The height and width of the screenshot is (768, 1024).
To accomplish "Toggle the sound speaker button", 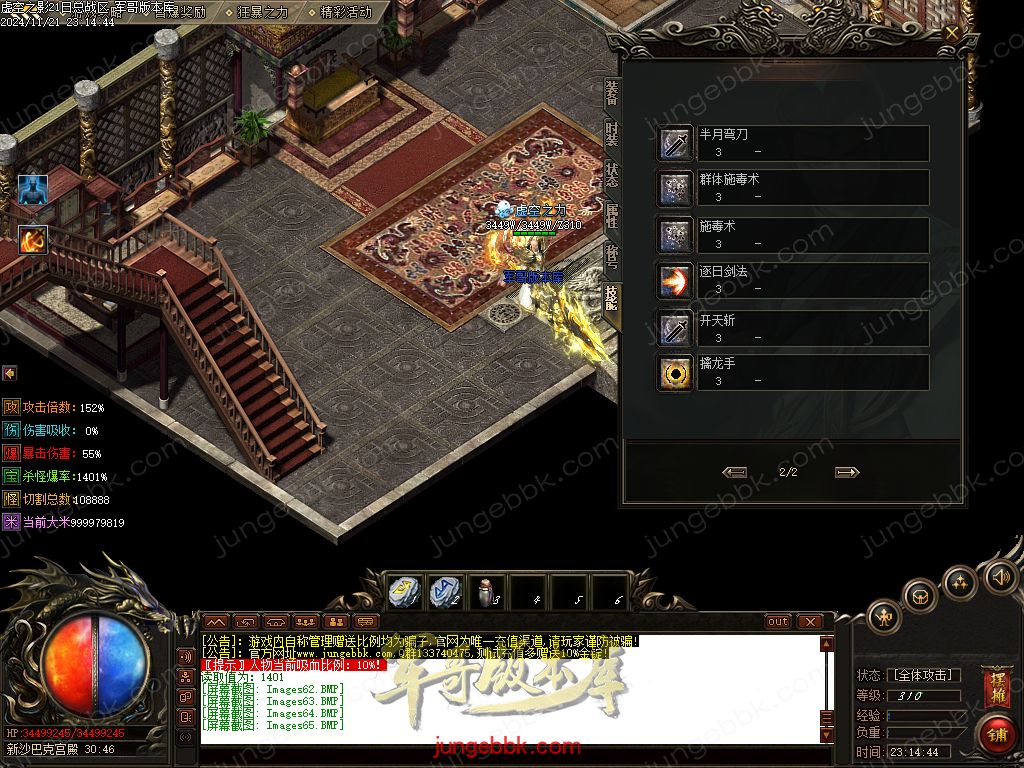I will (999, 577).
